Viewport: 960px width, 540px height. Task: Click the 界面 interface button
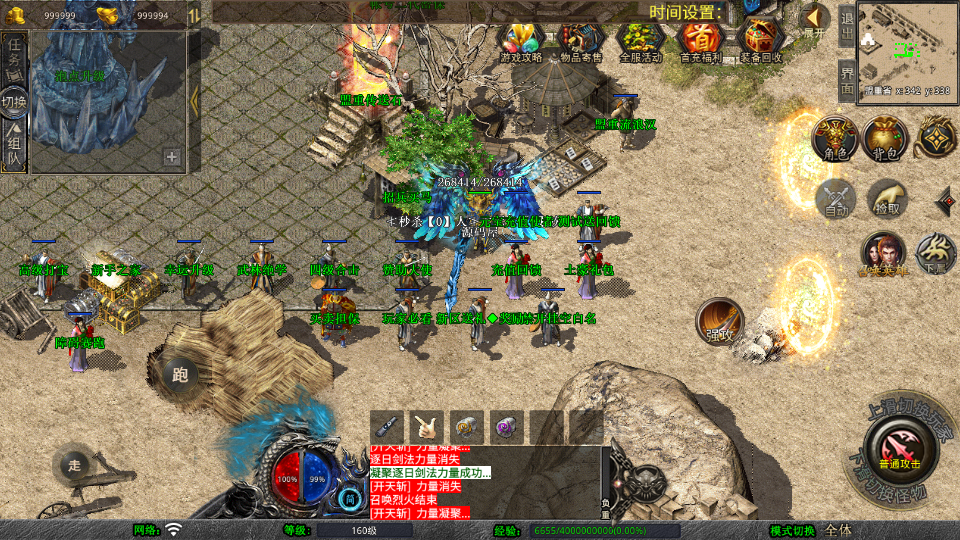(846, 78)
